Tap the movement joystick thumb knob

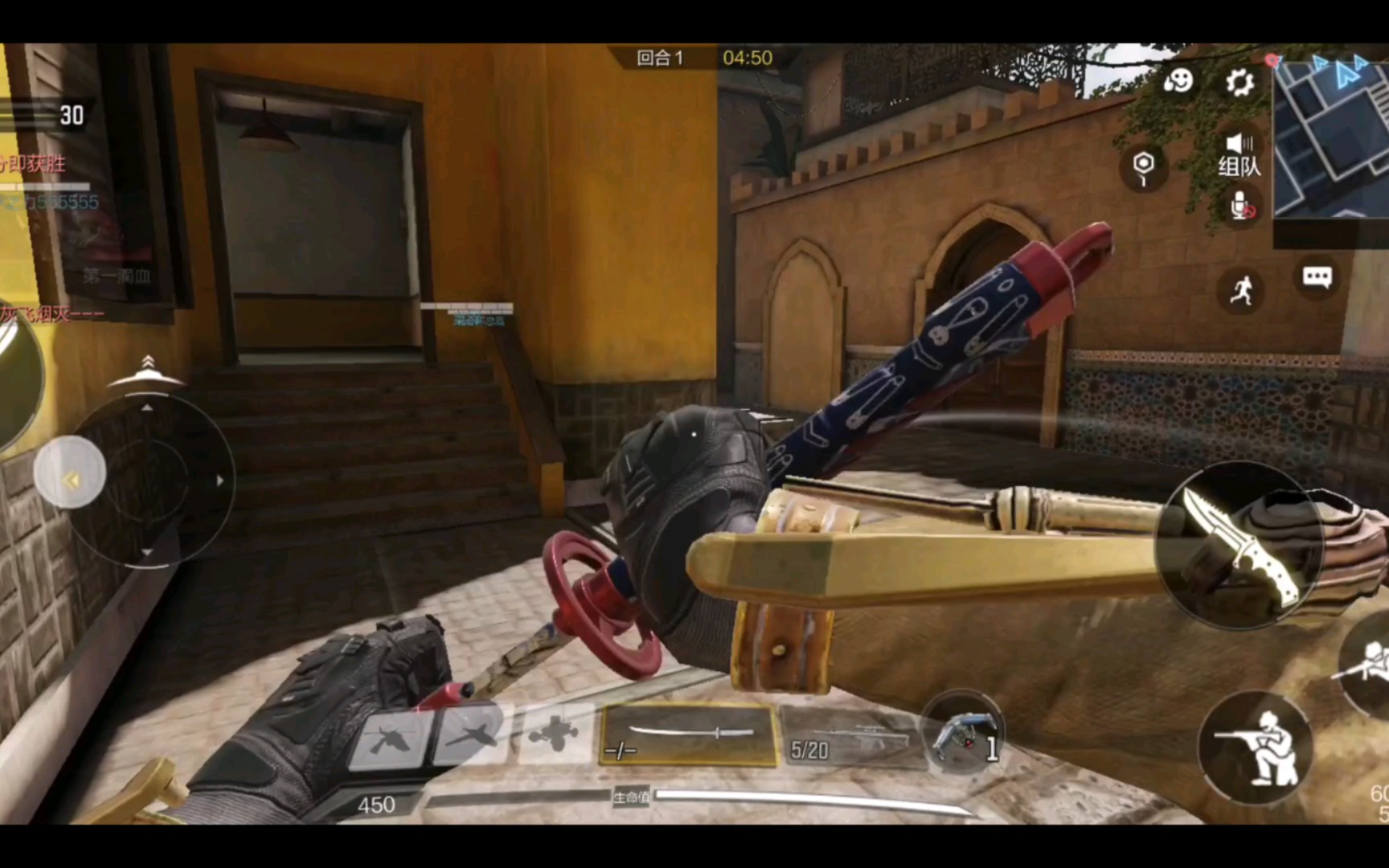pos(70,473)
